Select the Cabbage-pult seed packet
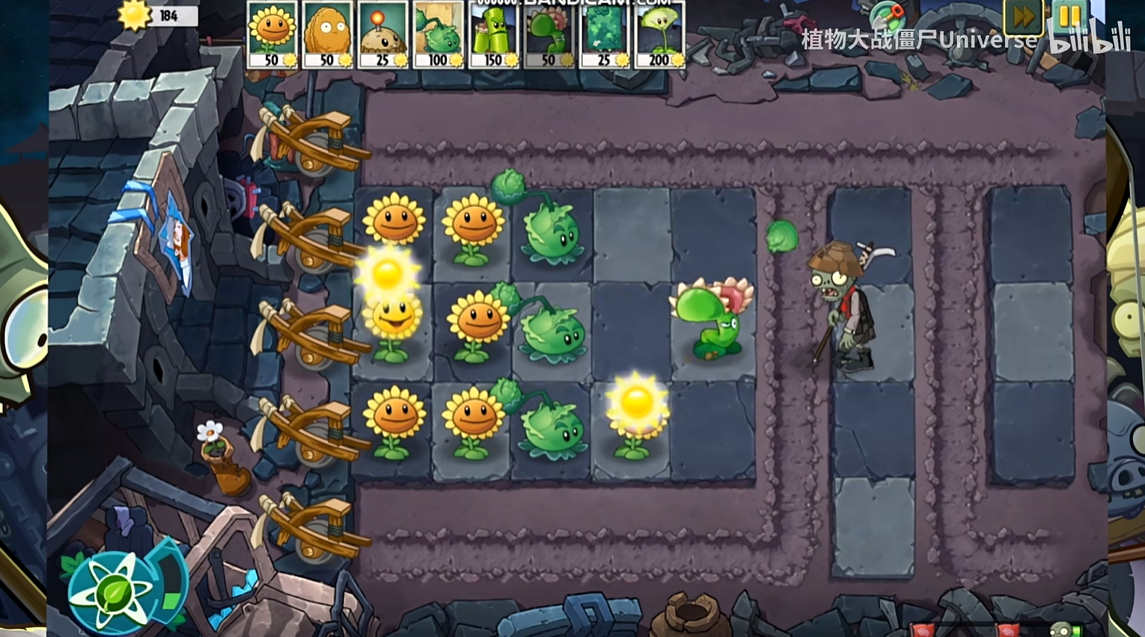 click(438, 34)
